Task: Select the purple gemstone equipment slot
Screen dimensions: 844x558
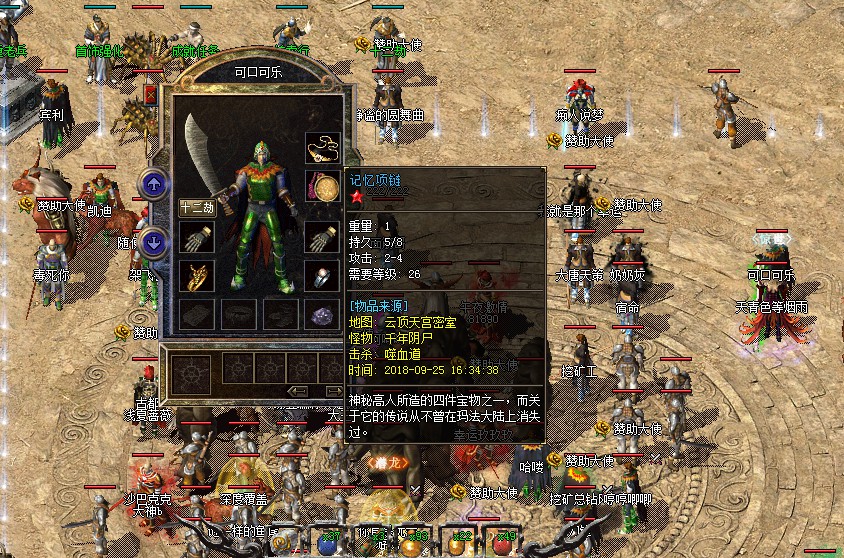Action: point(322,314)
